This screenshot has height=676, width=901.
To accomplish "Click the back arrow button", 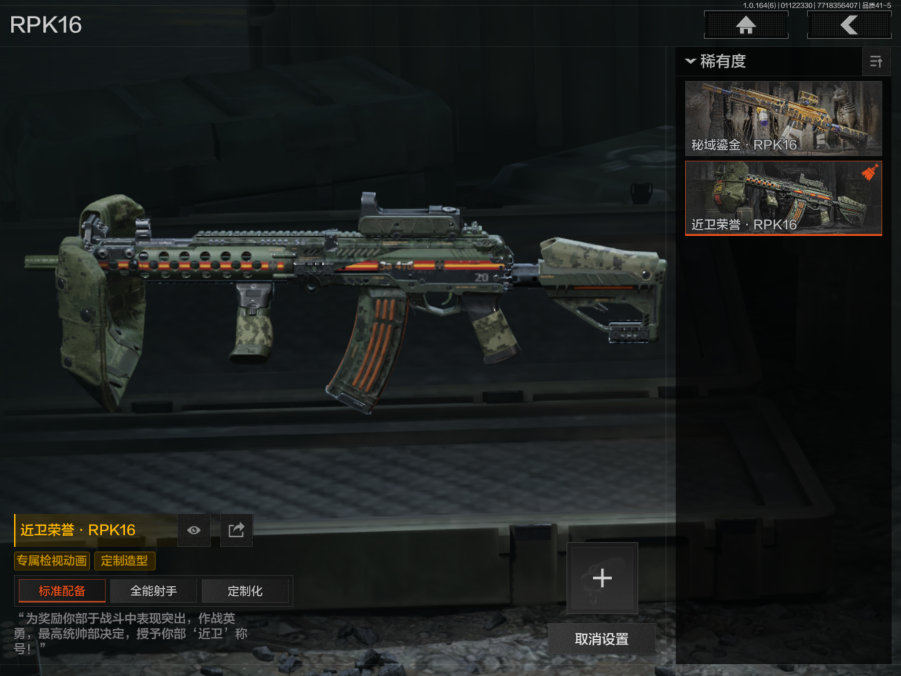I will [849, 25].
